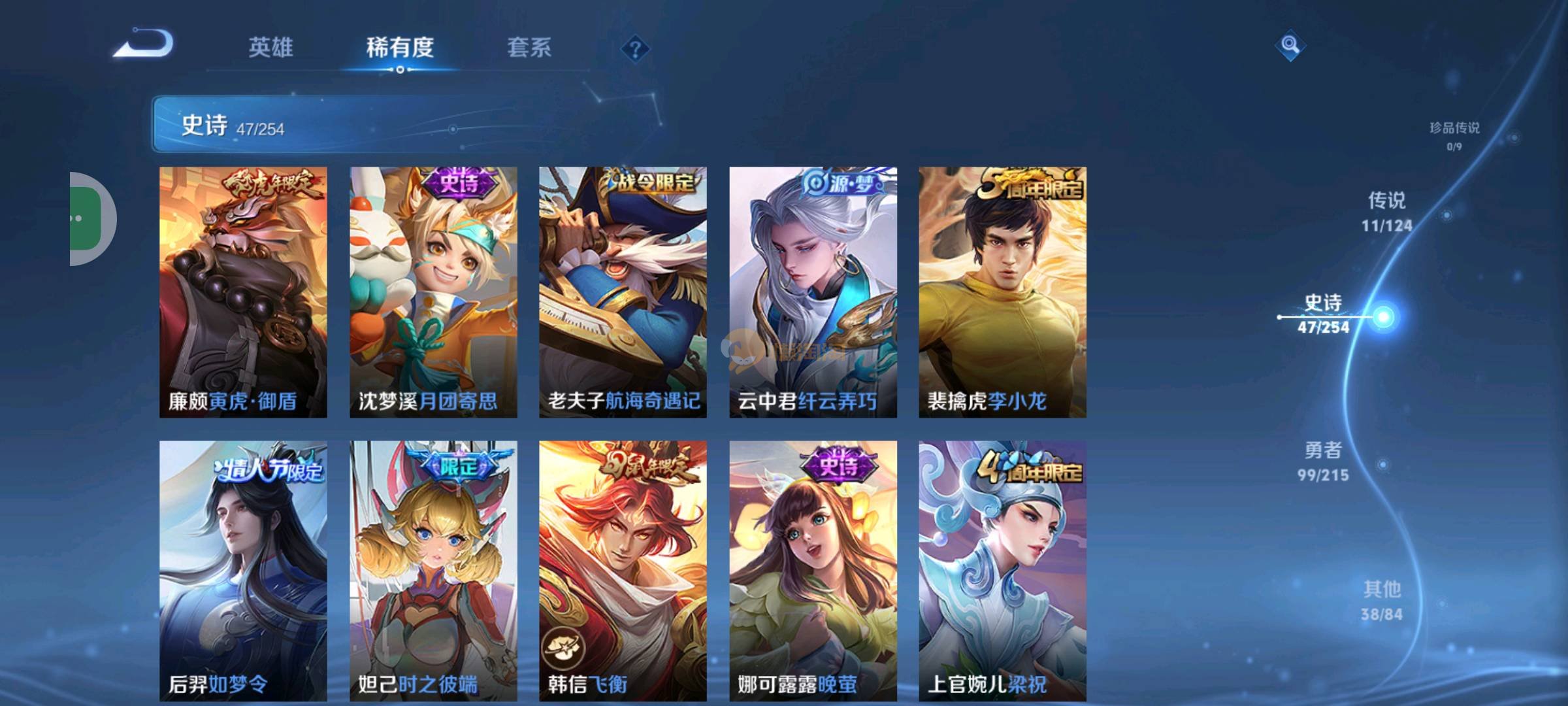Image resolution: width=1568 pixels, height=706 pixels.
Task: Go back using the return arrow
Action: point(144,44)
